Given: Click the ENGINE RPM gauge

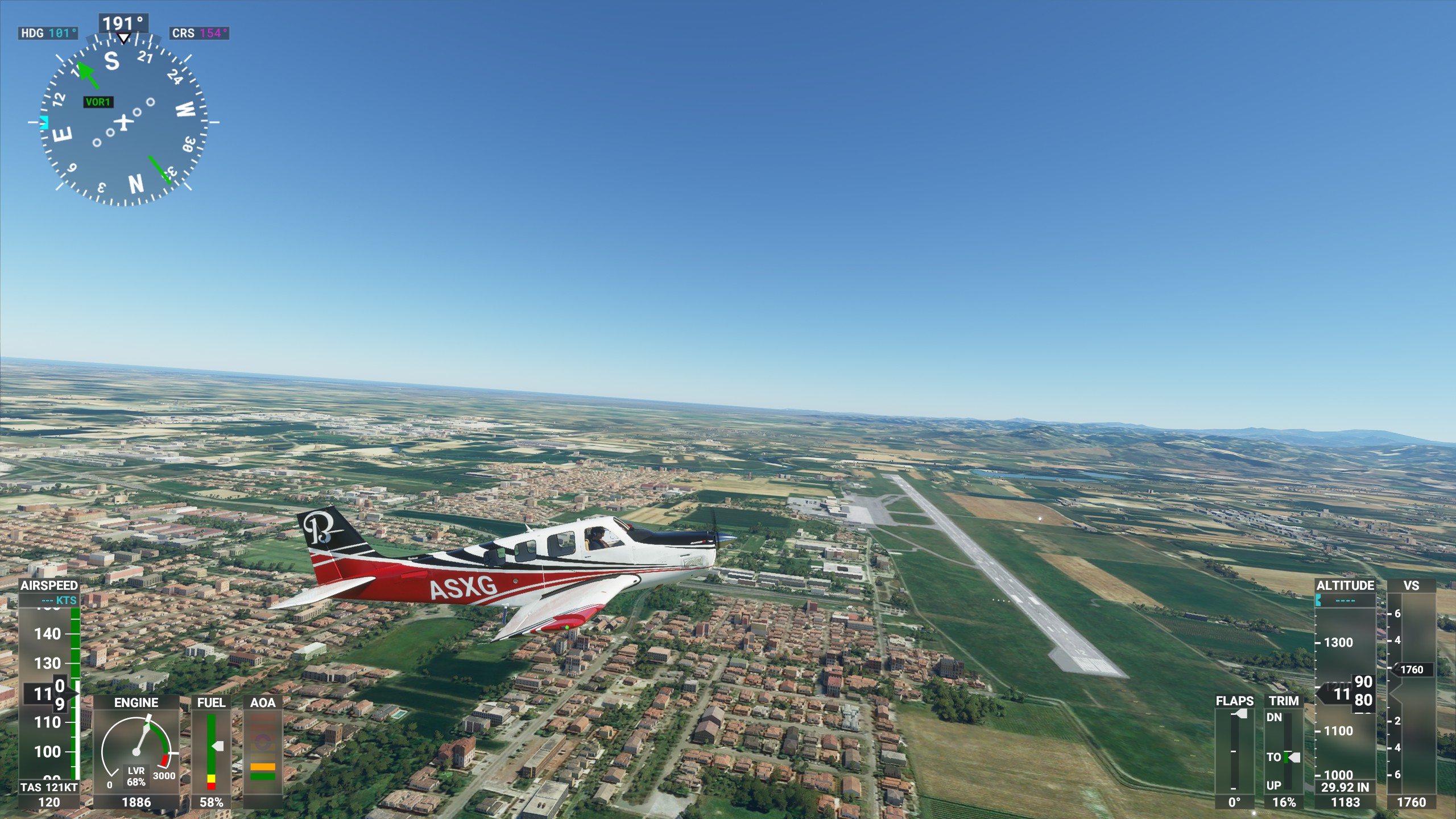Looking at the screenshot, I should click(x=136, y=751).
